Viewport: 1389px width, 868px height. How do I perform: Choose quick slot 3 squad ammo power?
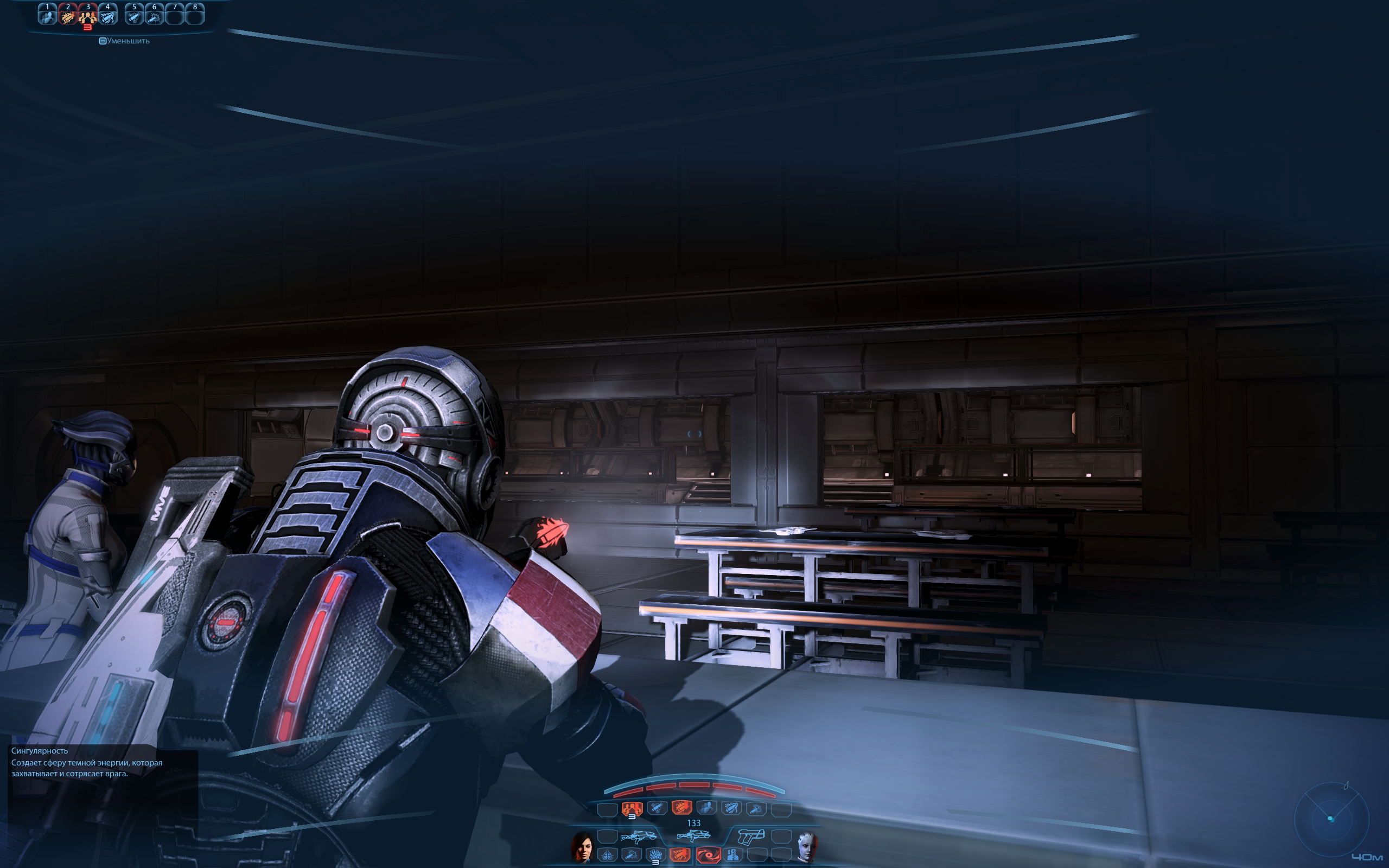click(88, 15)
